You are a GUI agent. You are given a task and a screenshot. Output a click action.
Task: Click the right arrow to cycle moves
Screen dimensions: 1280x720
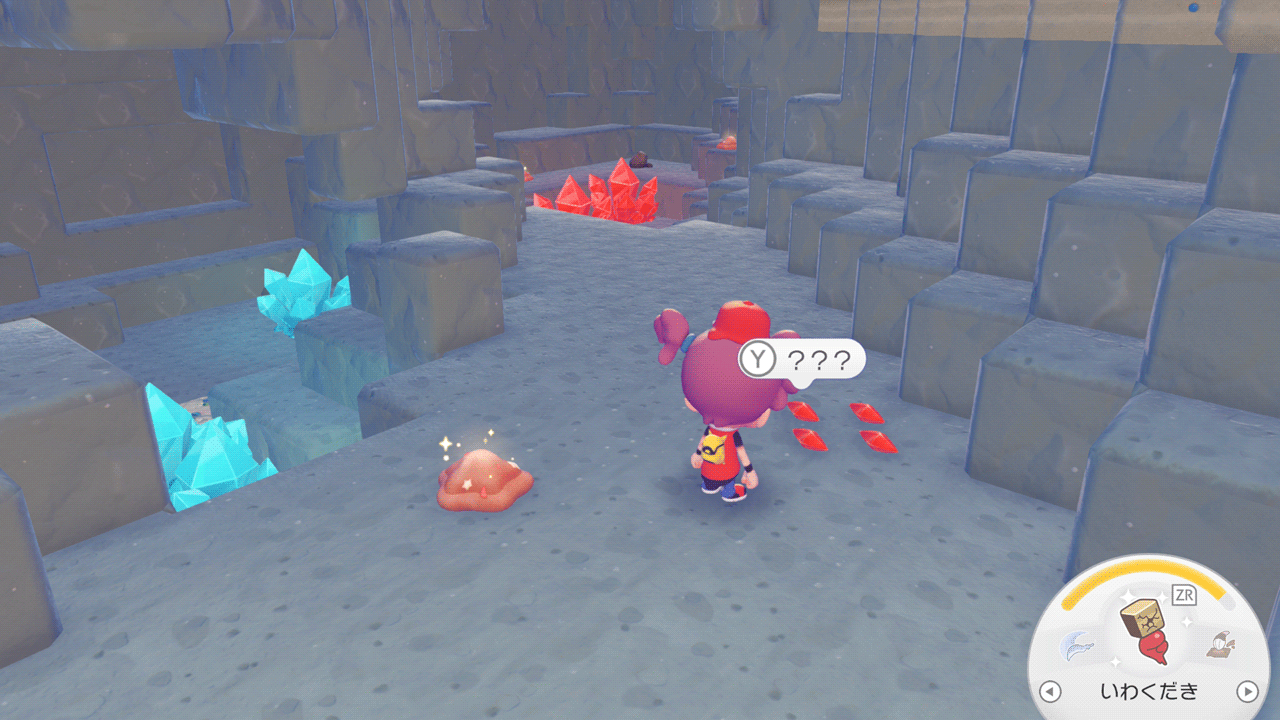[x=1247, y=691]
